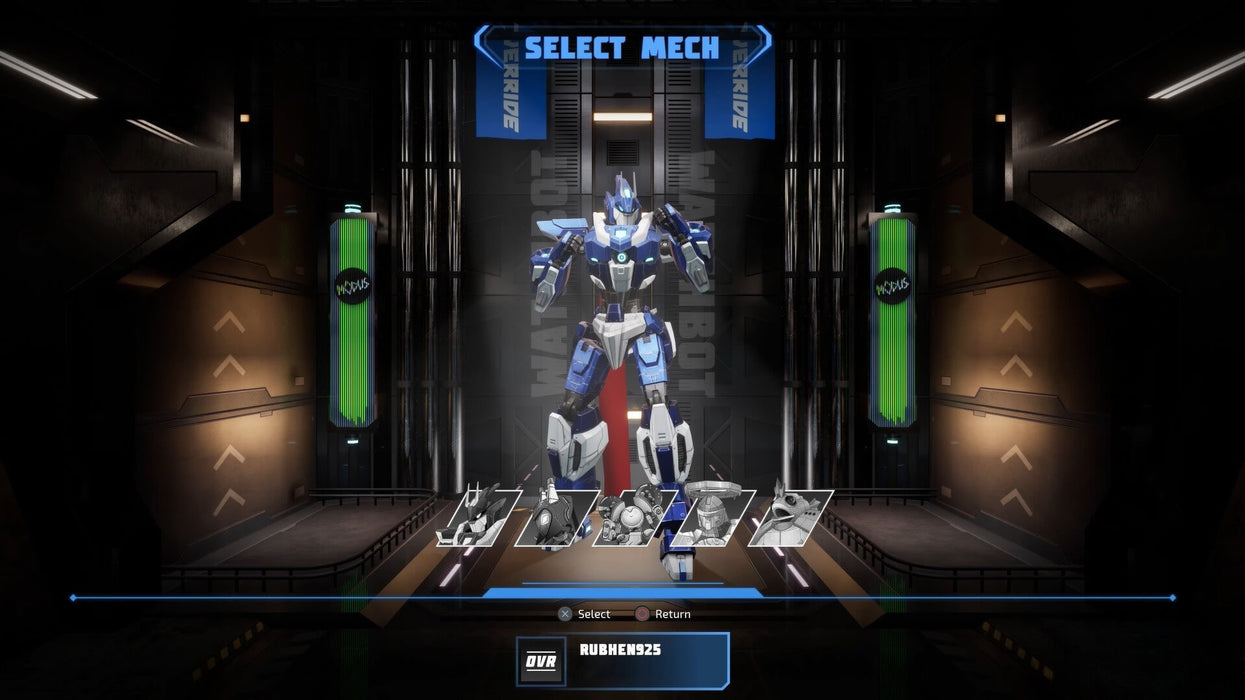Choose the fish-headed mech portrait
The width and height of the screenshot is (1245, 700).
(790, 516)
